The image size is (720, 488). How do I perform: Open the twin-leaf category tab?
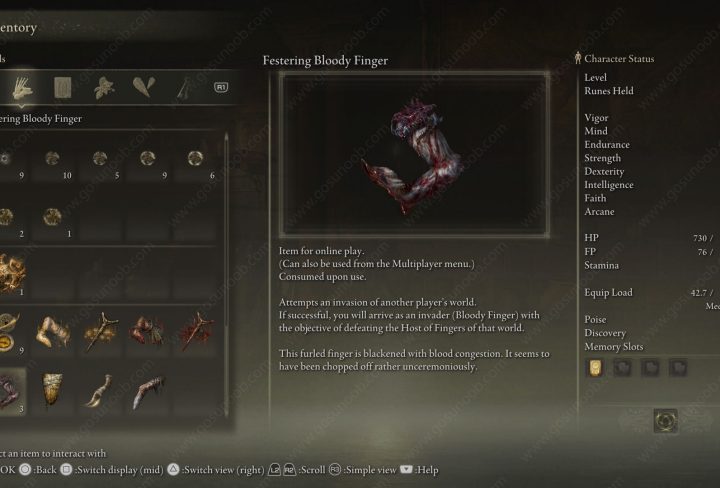[x=144, y=88]
